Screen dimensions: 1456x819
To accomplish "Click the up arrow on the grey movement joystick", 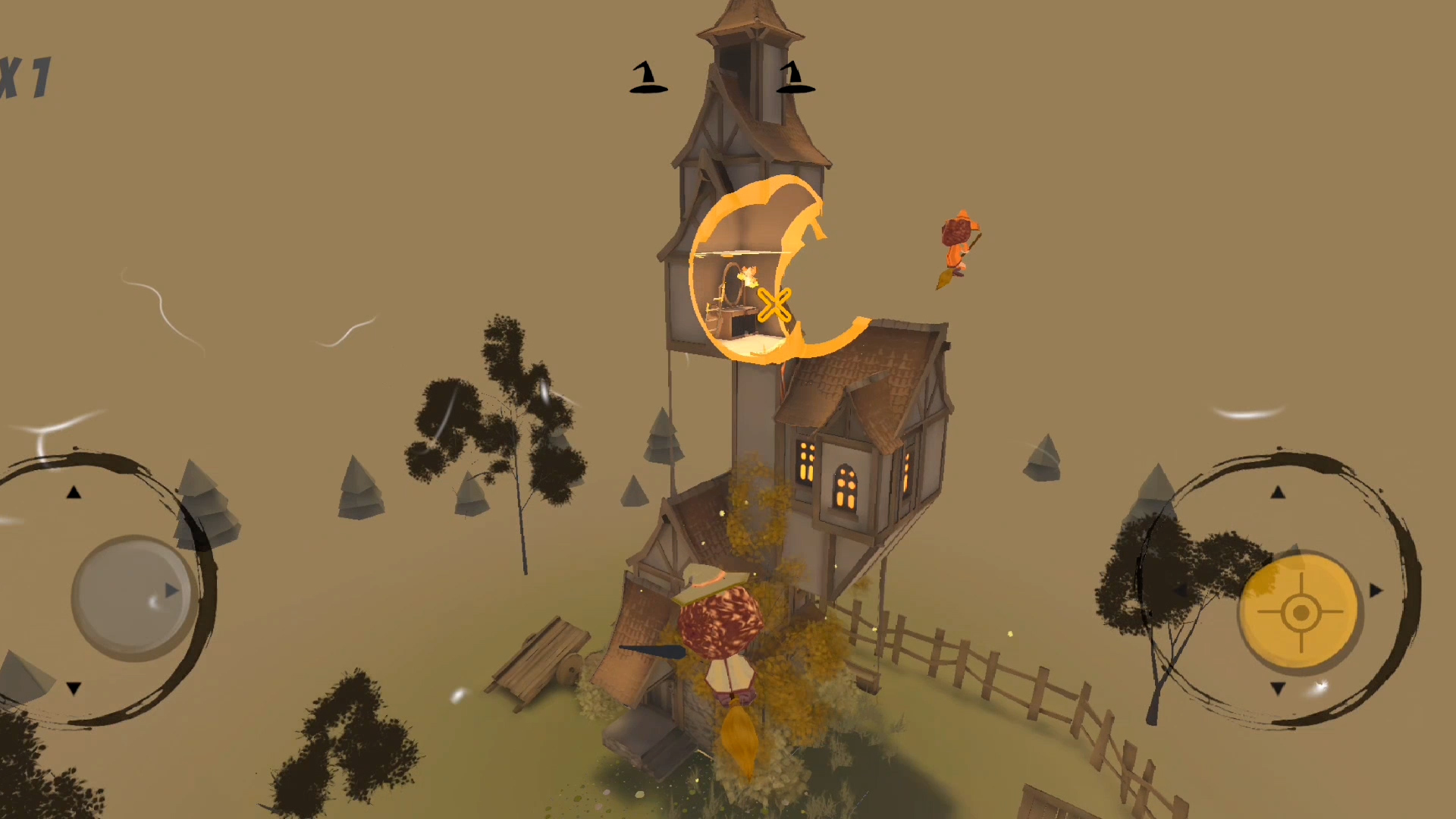I will [x=74, y=493].
